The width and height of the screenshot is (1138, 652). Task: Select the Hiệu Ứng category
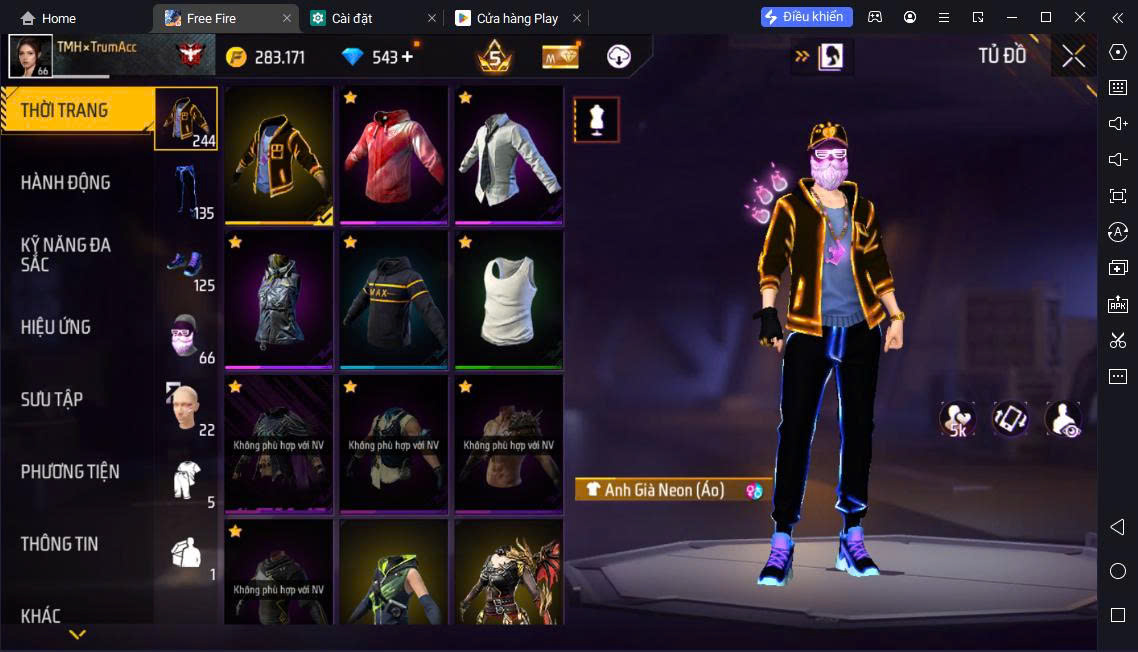pos(56,327)
